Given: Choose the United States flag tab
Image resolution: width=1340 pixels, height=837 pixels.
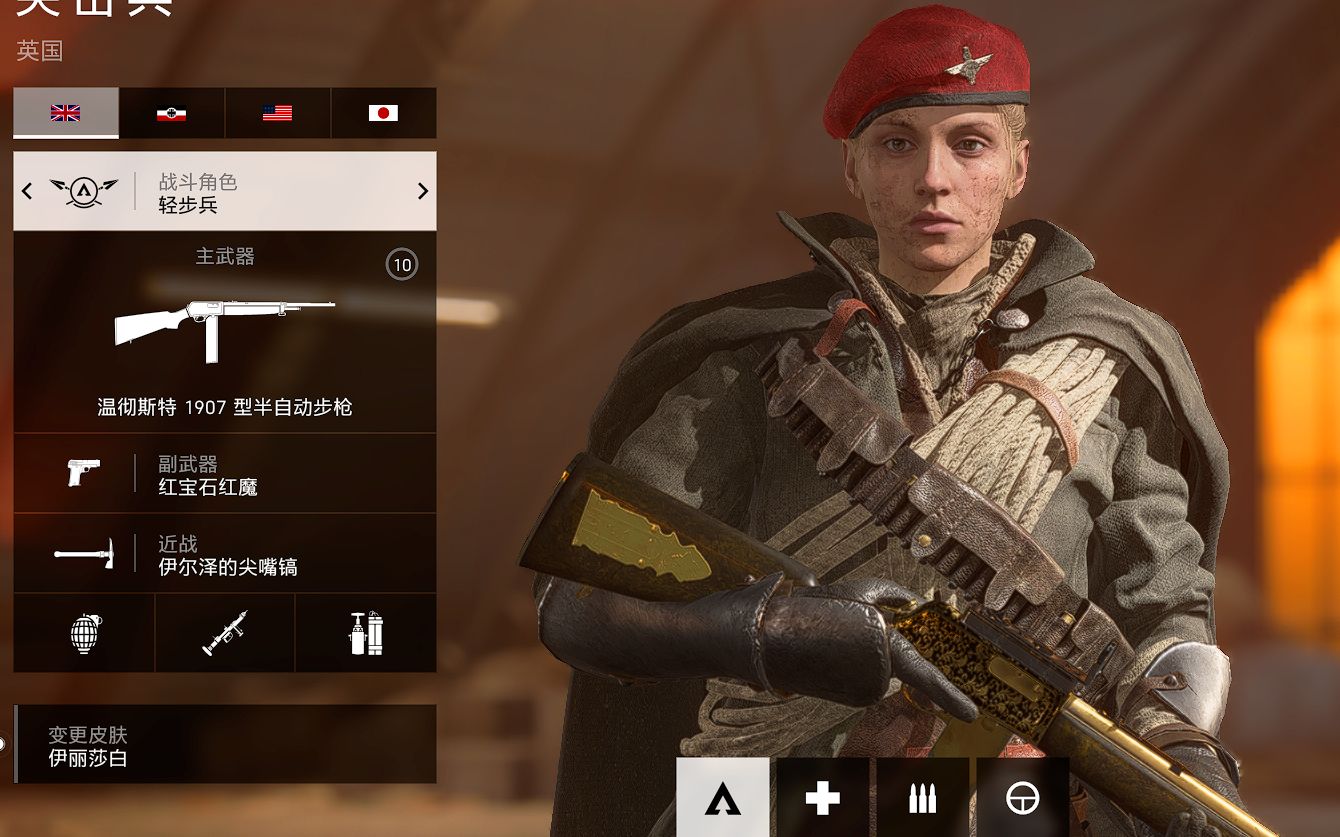Looking at the screenshot, I should pos(277,113).
